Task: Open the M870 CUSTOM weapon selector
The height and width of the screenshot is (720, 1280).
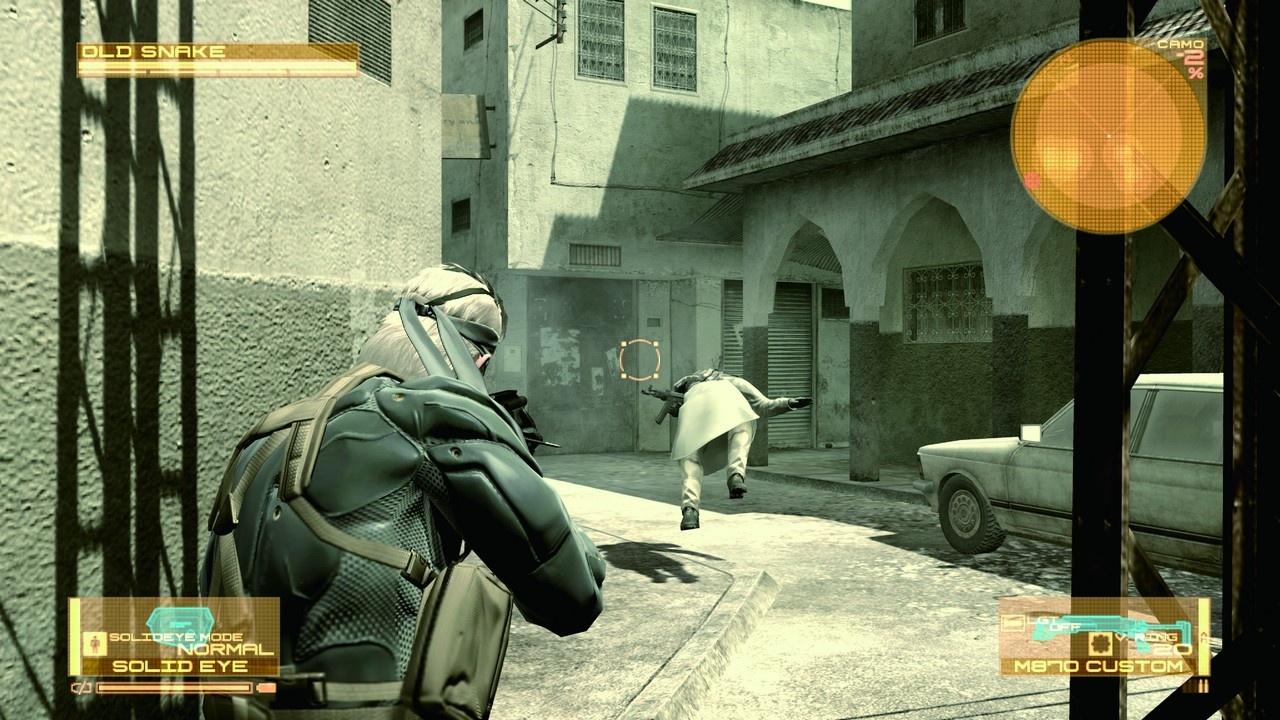Action: tap(1098, 665)
